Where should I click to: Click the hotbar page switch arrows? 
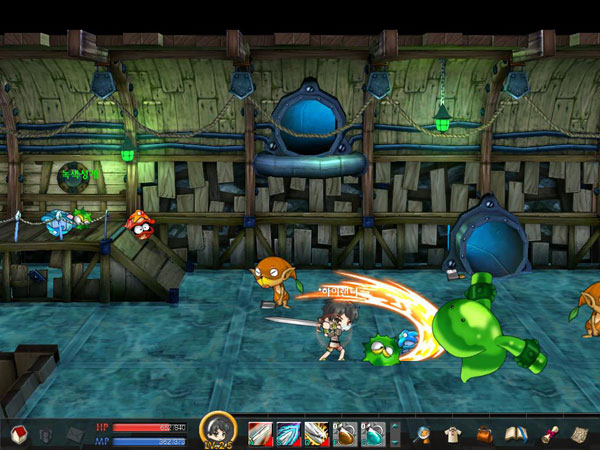394,433
